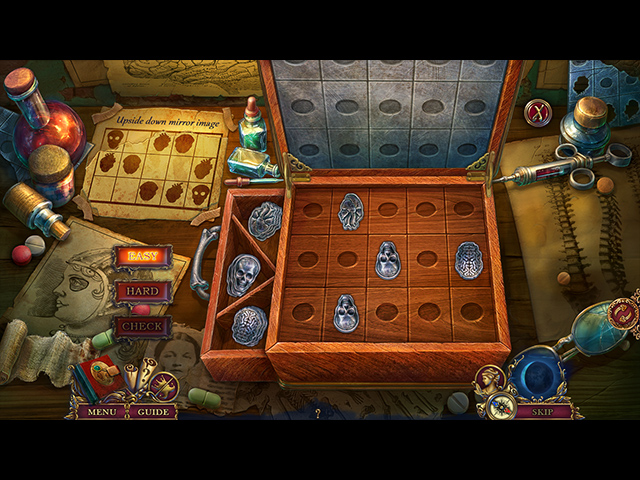
Task: Reset the puzzle with the red swirl button
Action: tap(623, 314)
